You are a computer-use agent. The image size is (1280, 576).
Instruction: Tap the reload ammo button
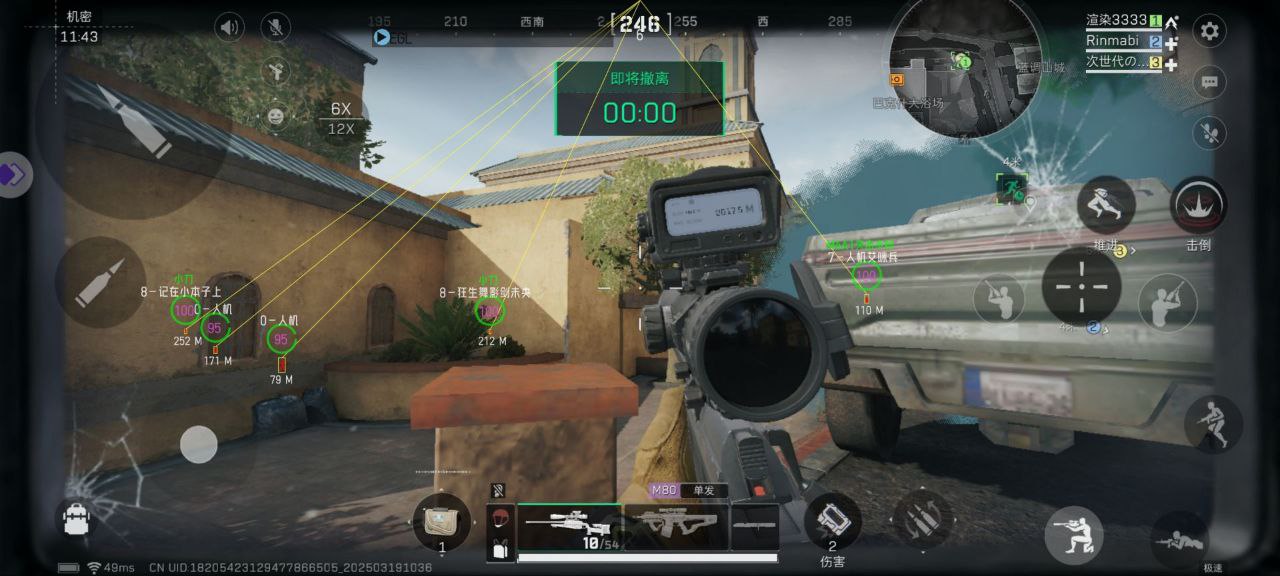[922, 517]
